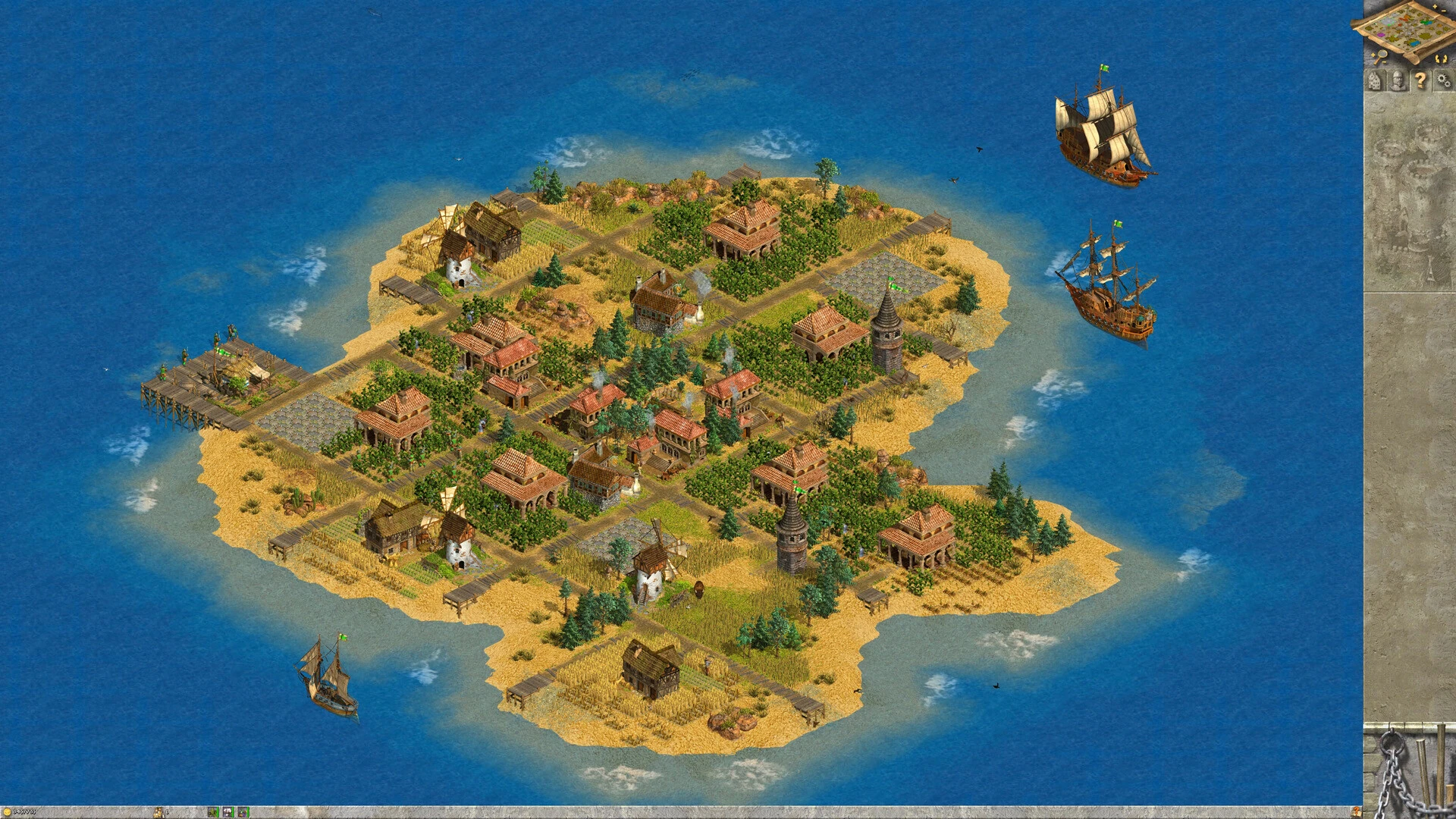1456x819 pixels.
Task: Click the population figure icon in status bar
Action: (158, 812)
